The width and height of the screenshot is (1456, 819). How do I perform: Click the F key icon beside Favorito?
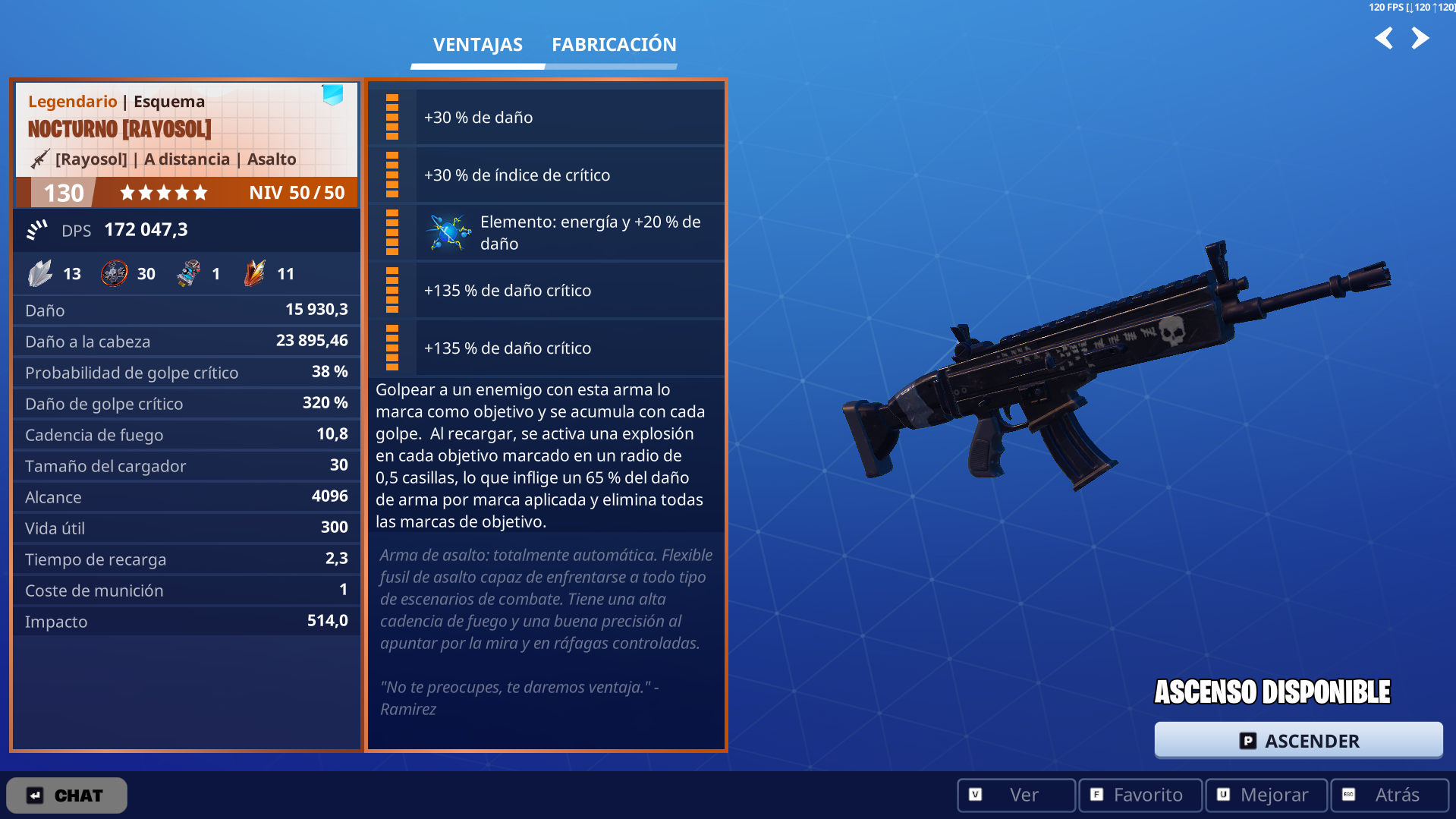pos(1096,795)
